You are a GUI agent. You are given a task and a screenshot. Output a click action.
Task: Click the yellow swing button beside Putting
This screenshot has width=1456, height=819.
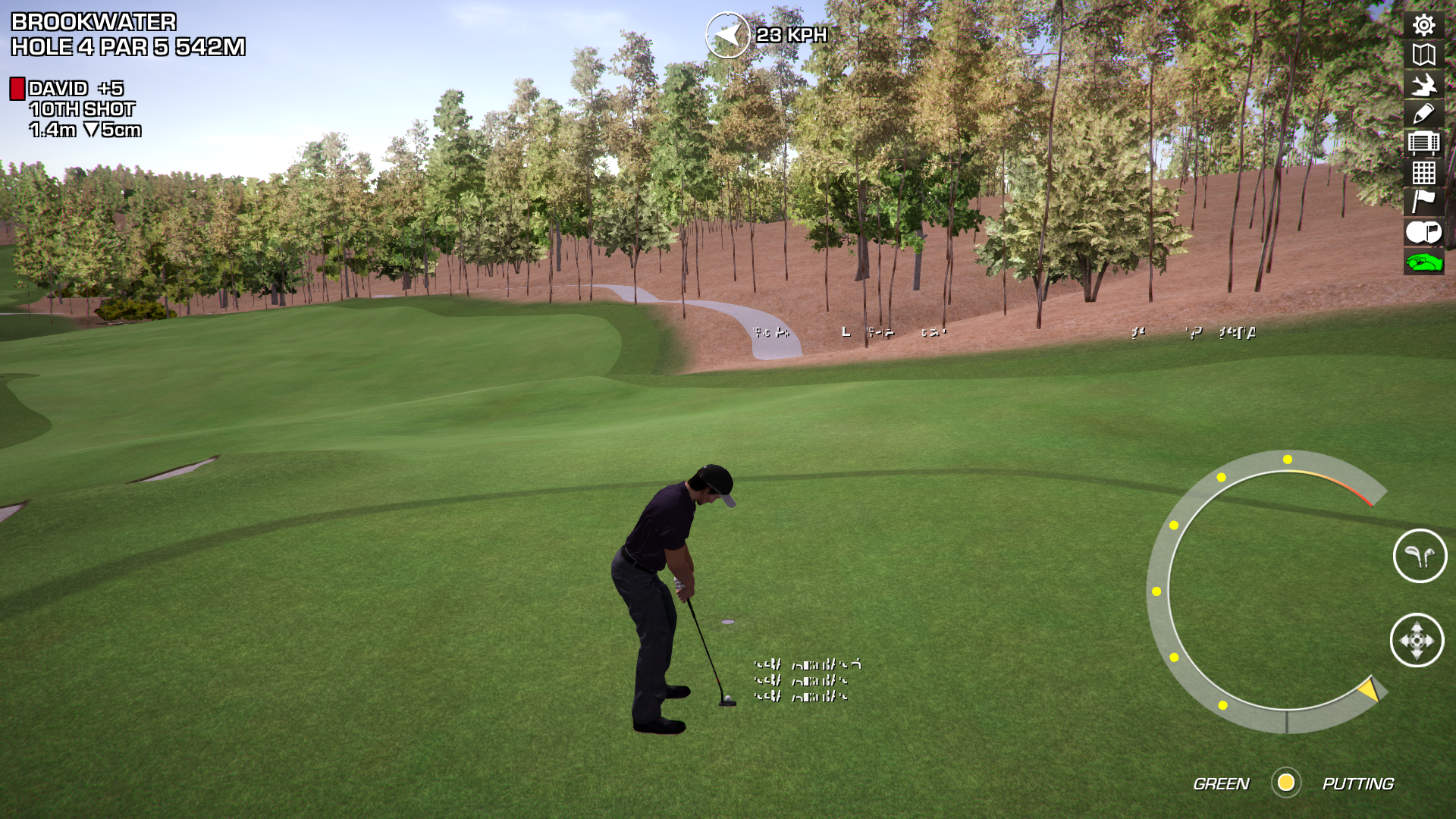click(1286, 783)
